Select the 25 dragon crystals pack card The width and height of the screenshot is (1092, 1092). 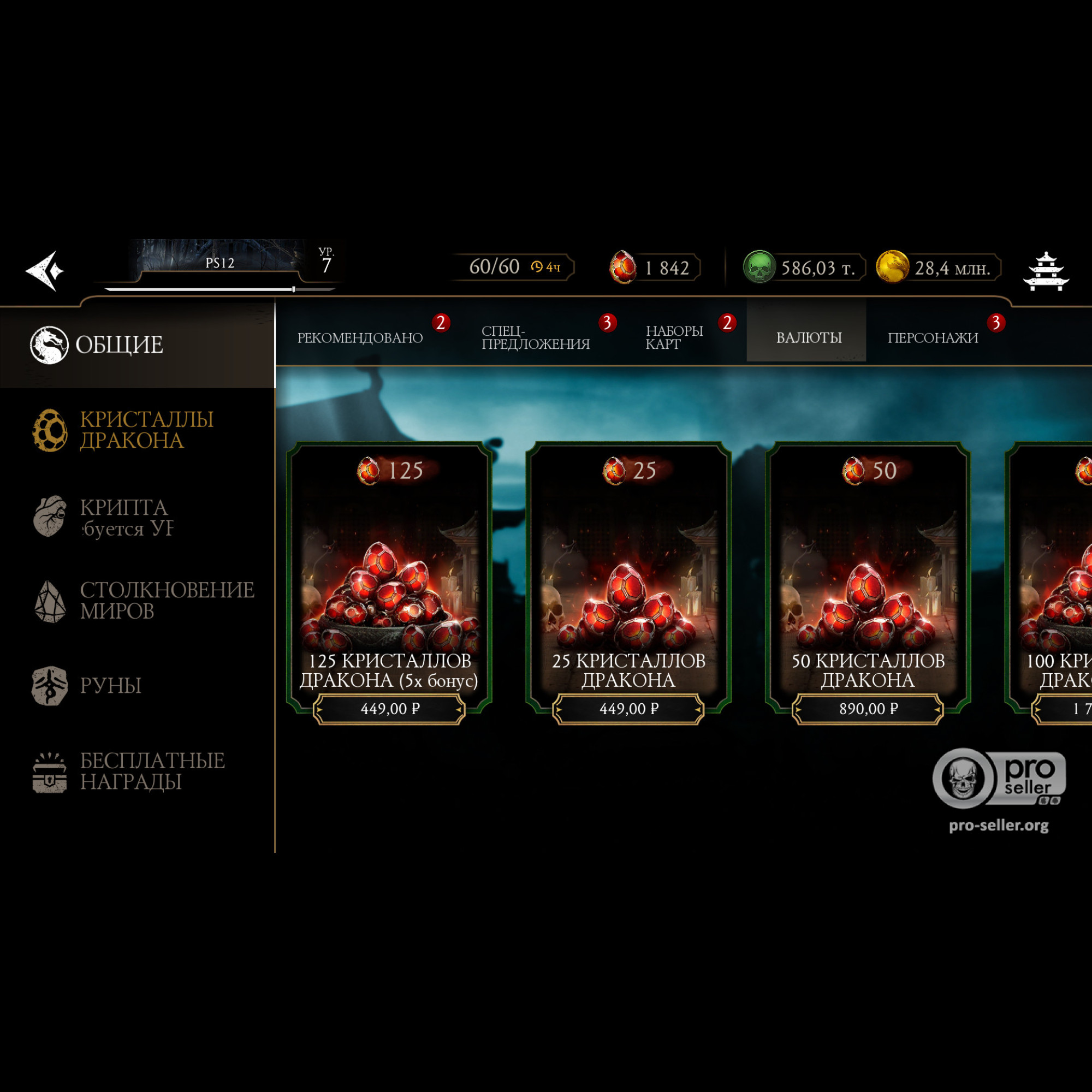click(x=628, y=577)
